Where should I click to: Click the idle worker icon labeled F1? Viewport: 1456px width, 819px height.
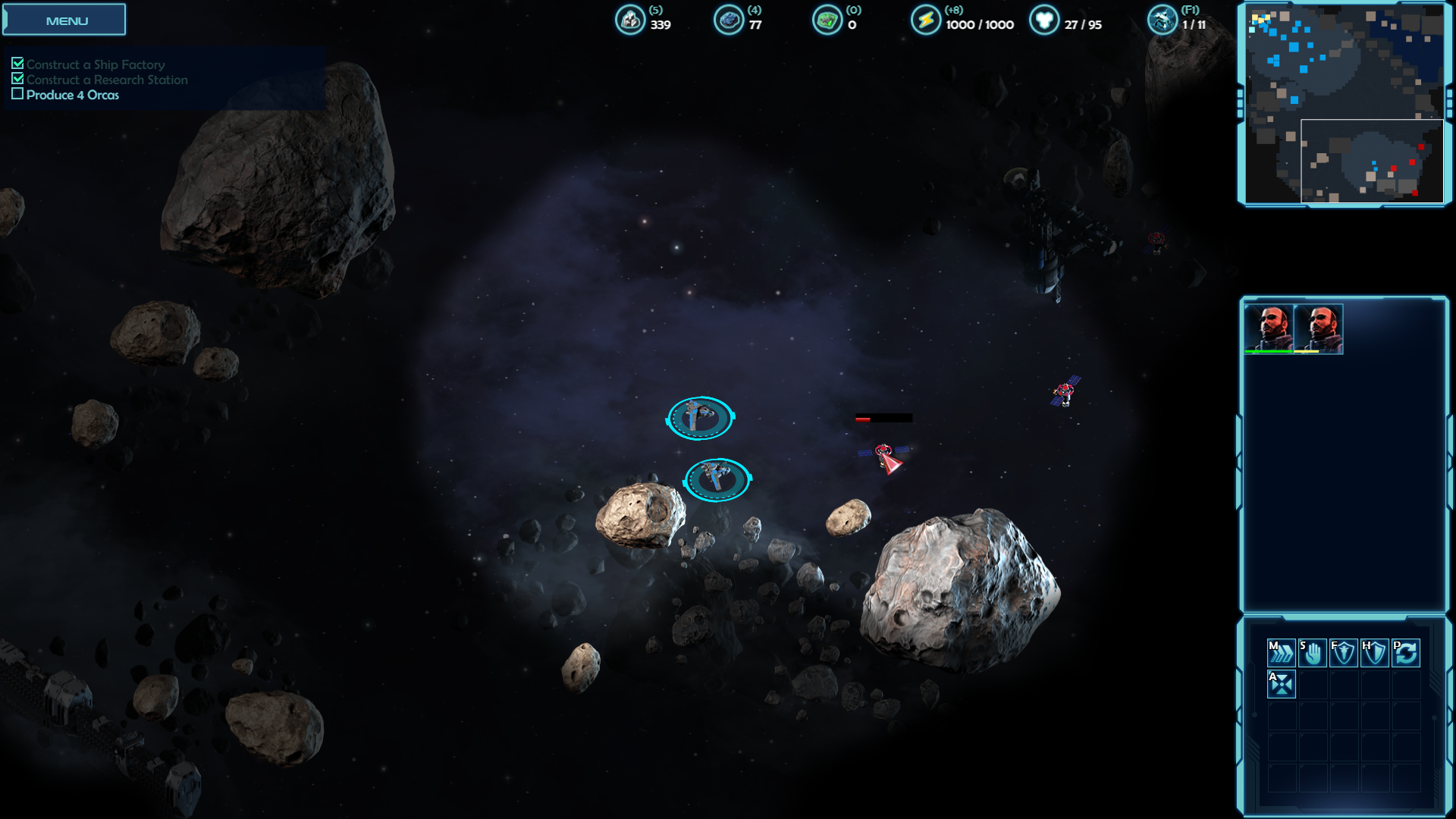tap(1162, 20)
